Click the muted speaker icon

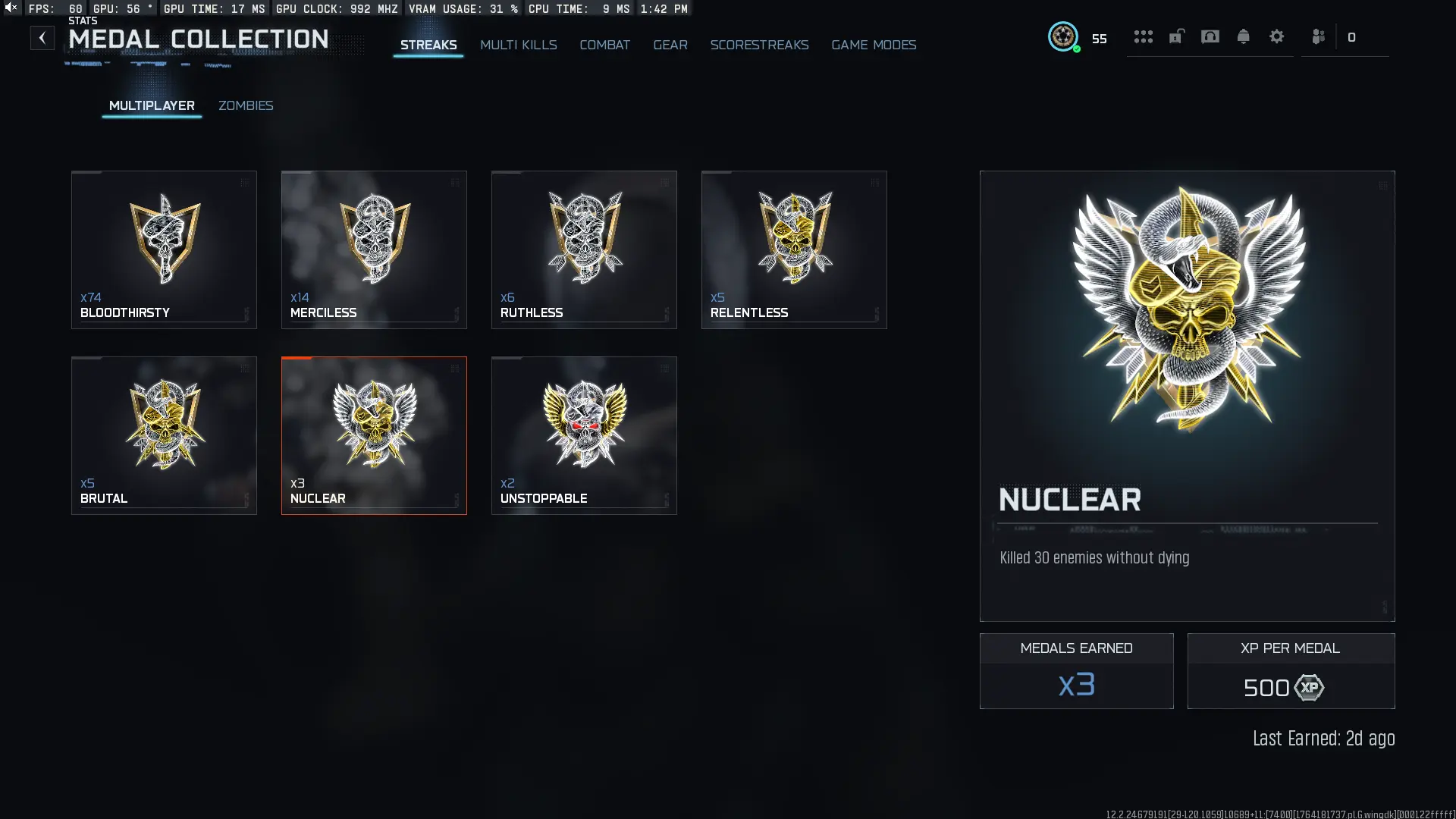[x=9, y=8]
